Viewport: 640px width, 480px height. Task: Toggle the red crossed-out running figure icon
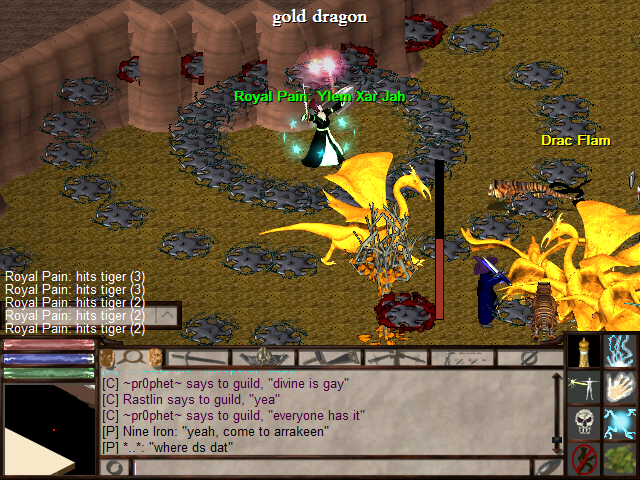584,459
